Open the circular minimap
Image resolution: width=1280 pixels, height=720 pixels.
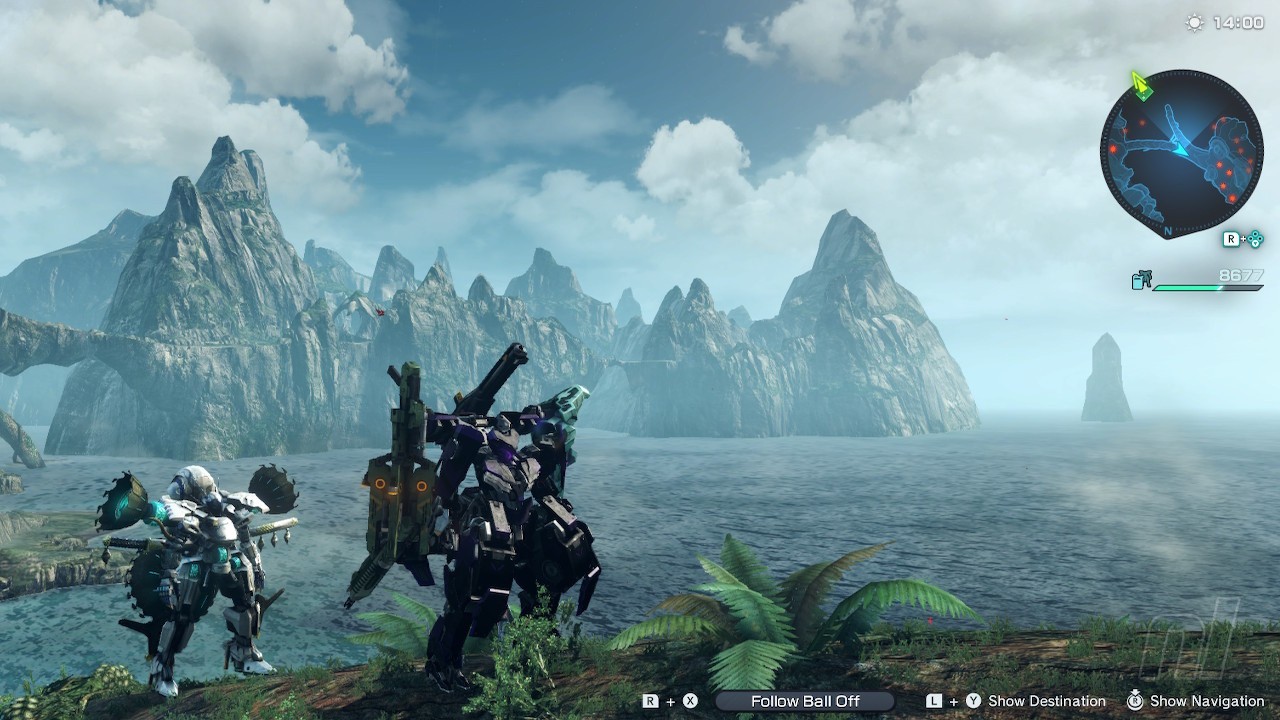tap(1181, 153)
